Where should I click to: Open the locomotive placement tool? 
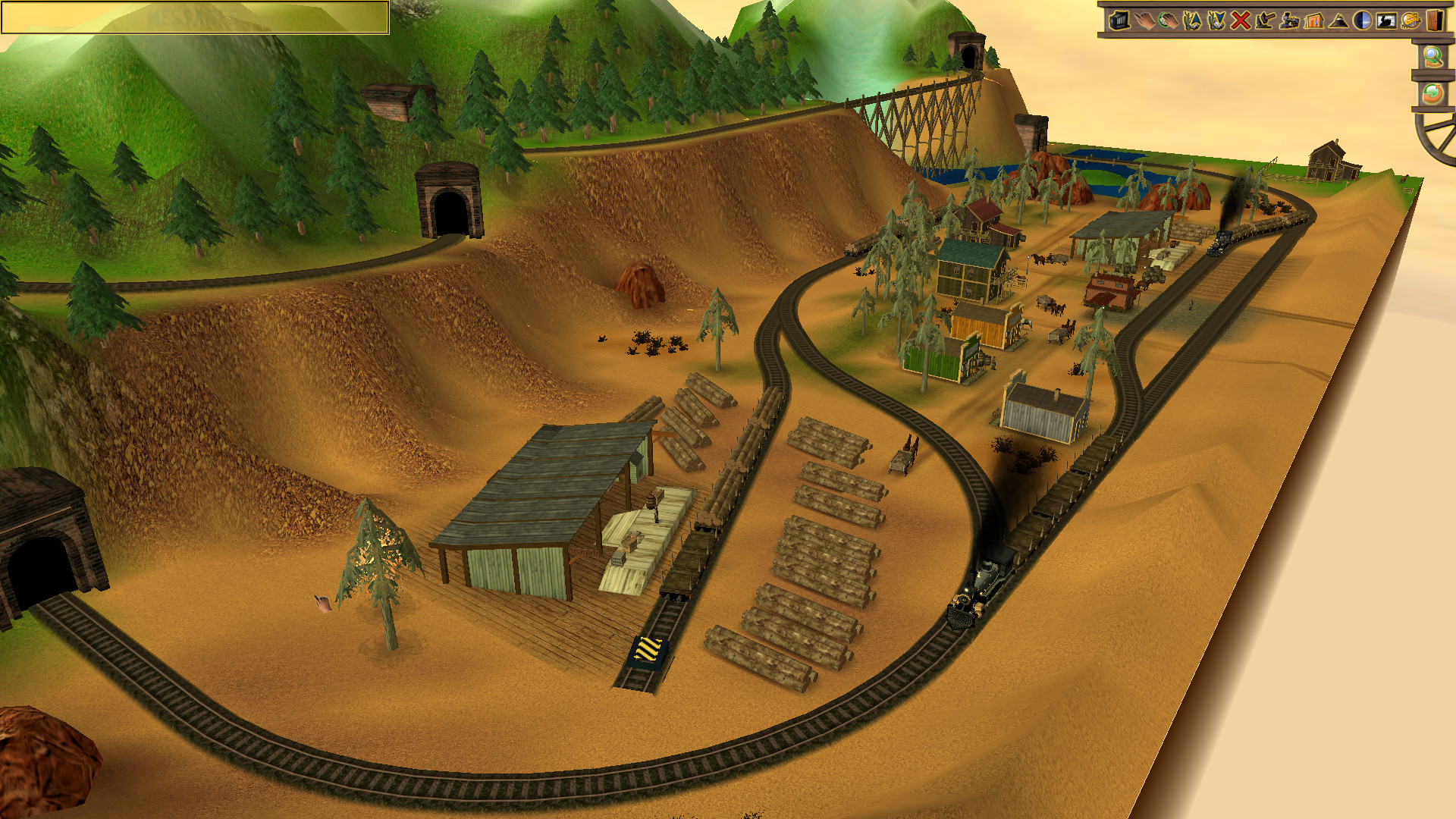[x=1288, y=21]
